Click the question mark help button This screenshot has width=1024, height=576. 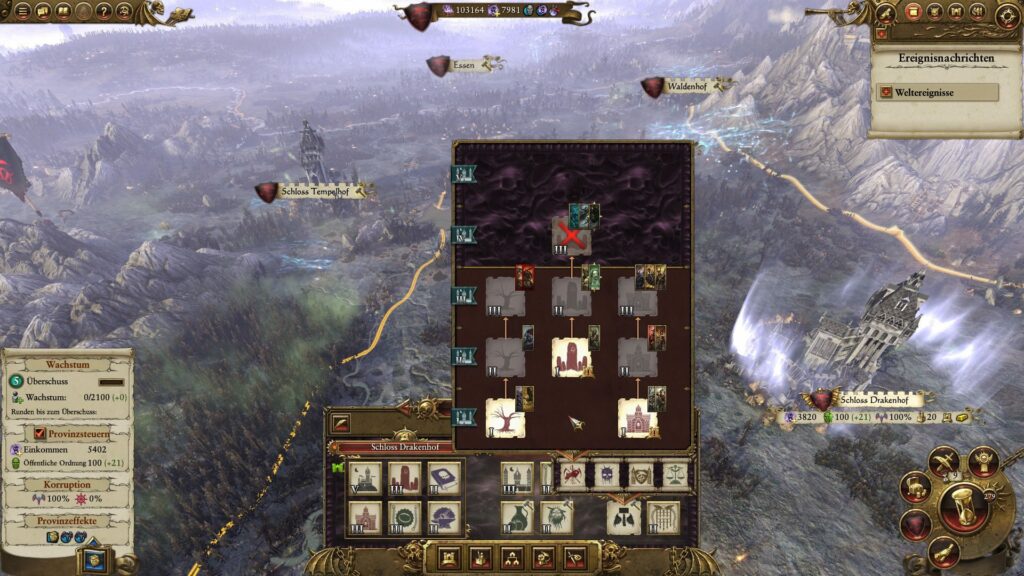click(103, 11)
